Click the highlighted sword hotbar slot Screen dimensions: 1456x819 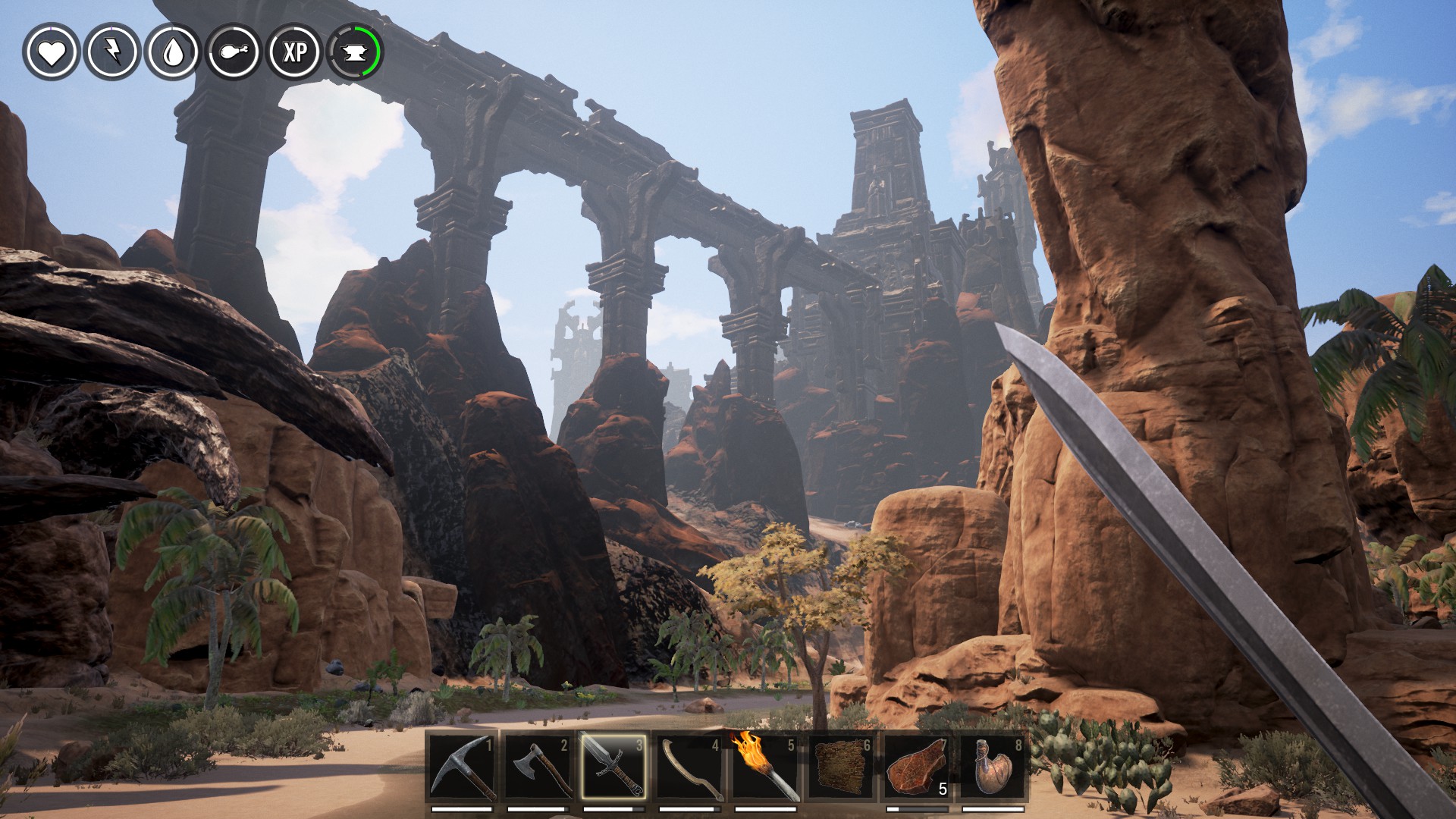(x=613, y=767)
